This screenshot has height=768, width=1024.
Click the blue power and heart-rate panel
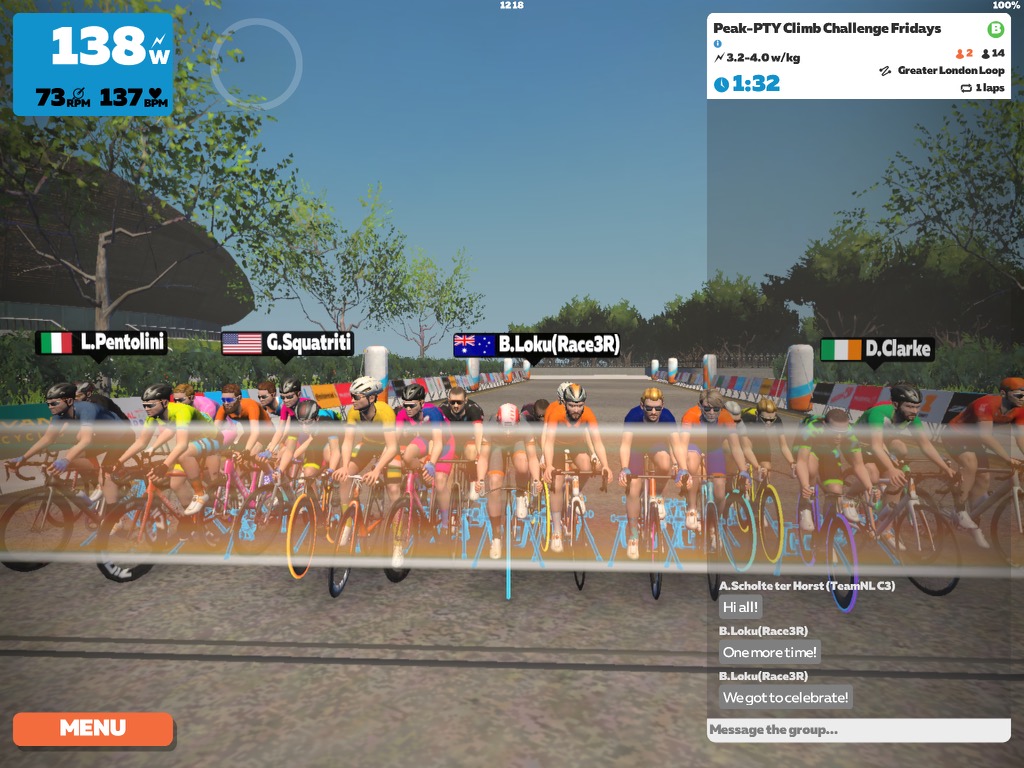pos(93,65)
